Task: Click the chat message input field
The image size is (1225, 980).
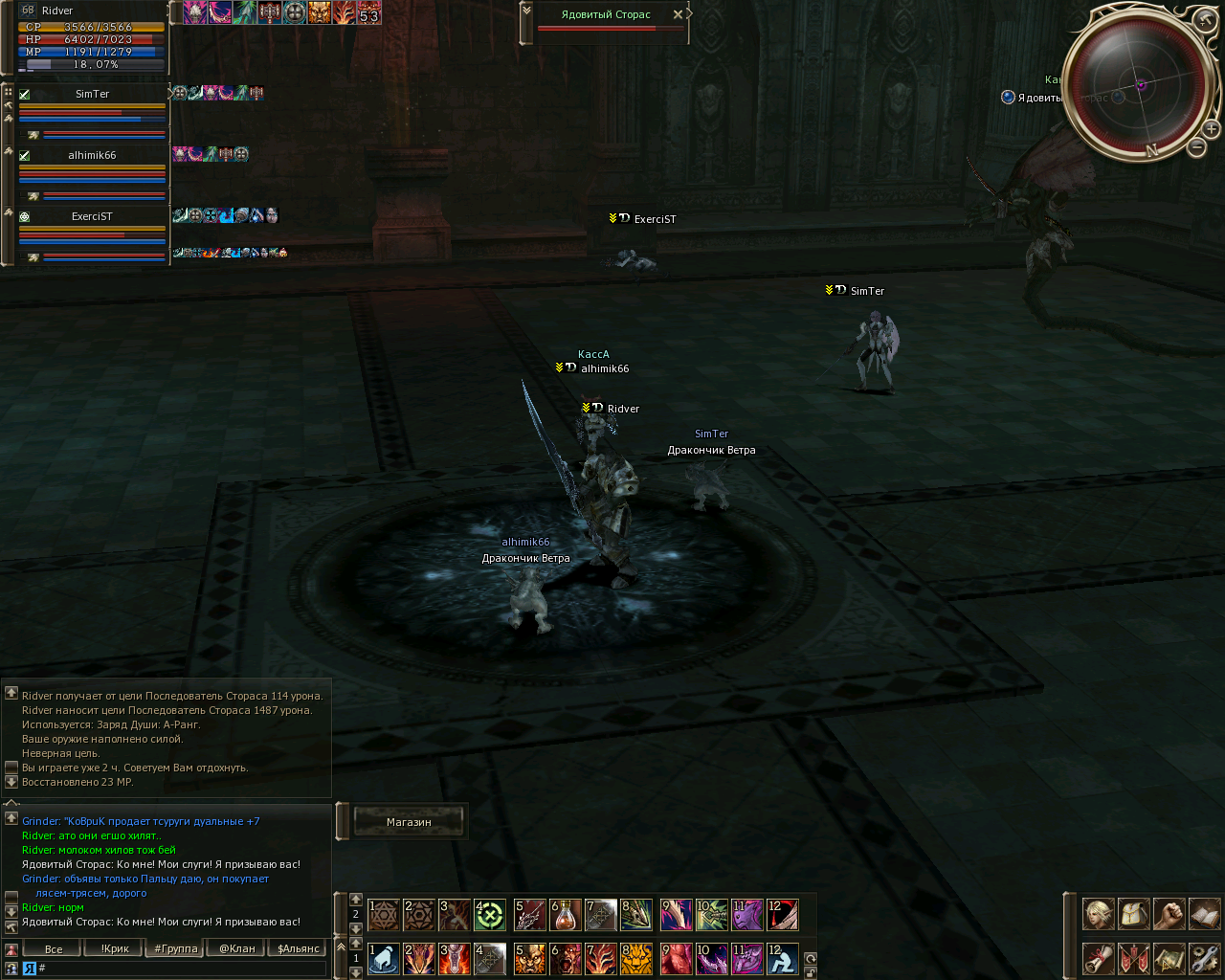Action: (182, 969)
